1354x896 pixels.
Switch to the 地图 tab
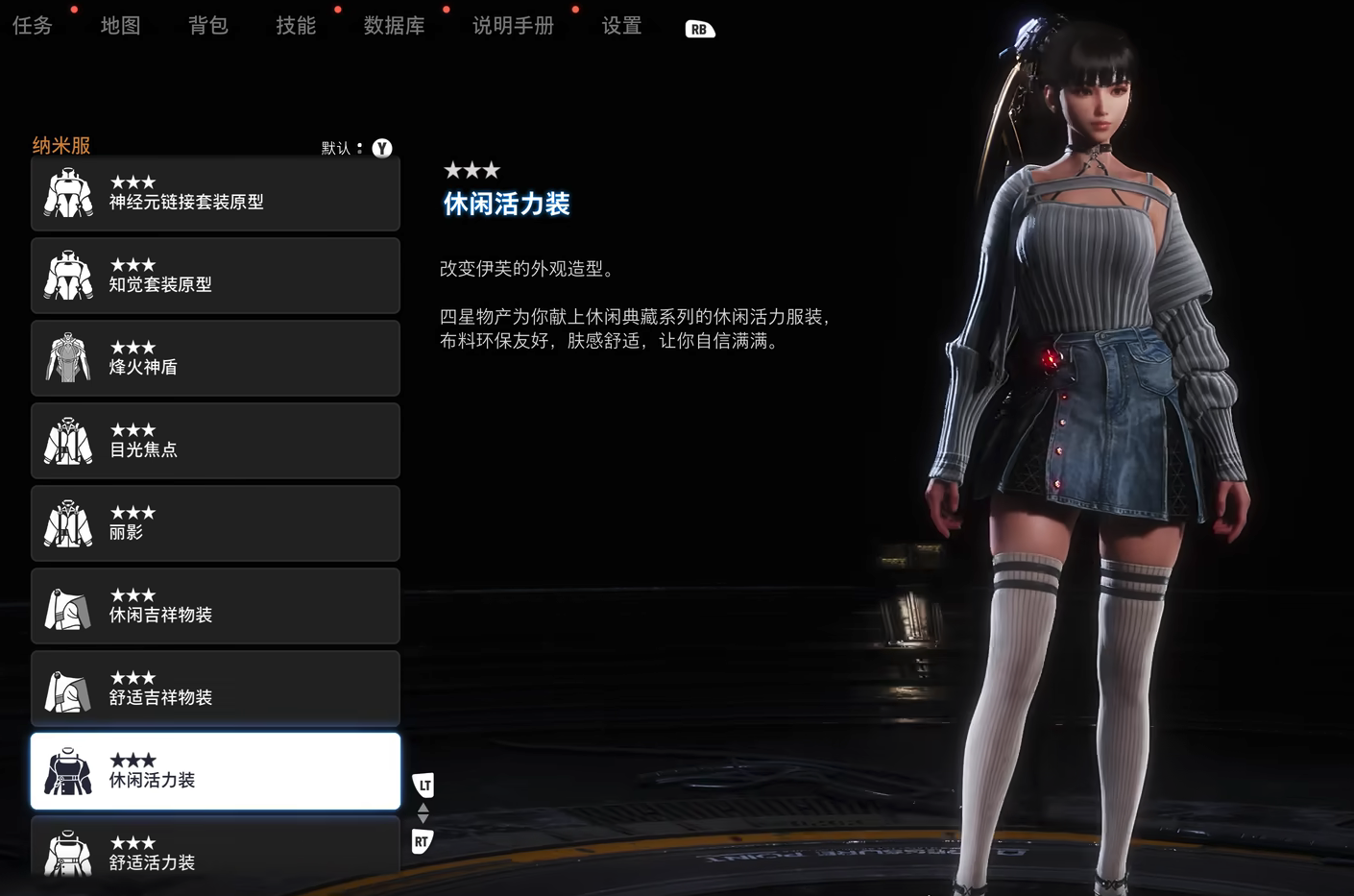click(x=120, y=26)
